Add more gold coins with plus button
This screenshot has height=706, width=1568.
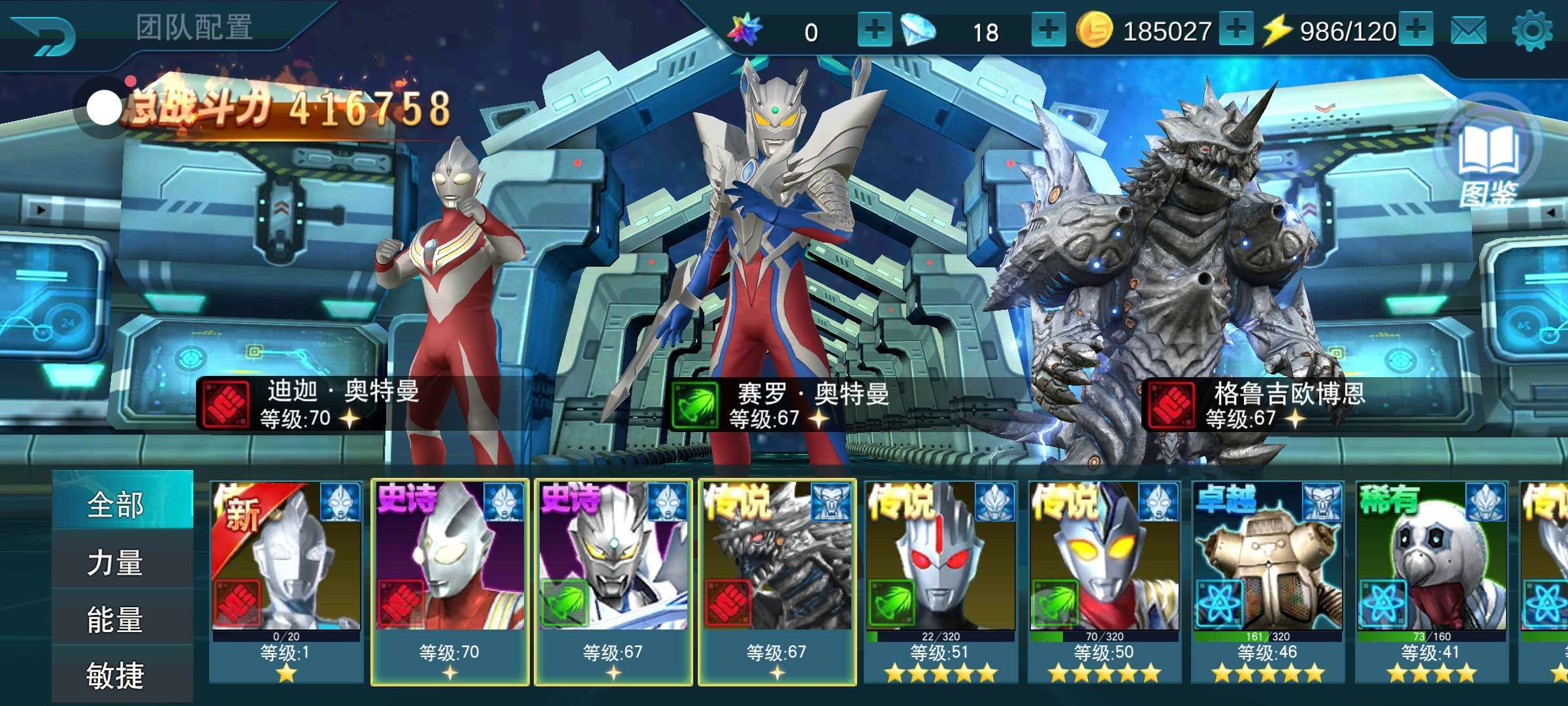coord(1235,30)
